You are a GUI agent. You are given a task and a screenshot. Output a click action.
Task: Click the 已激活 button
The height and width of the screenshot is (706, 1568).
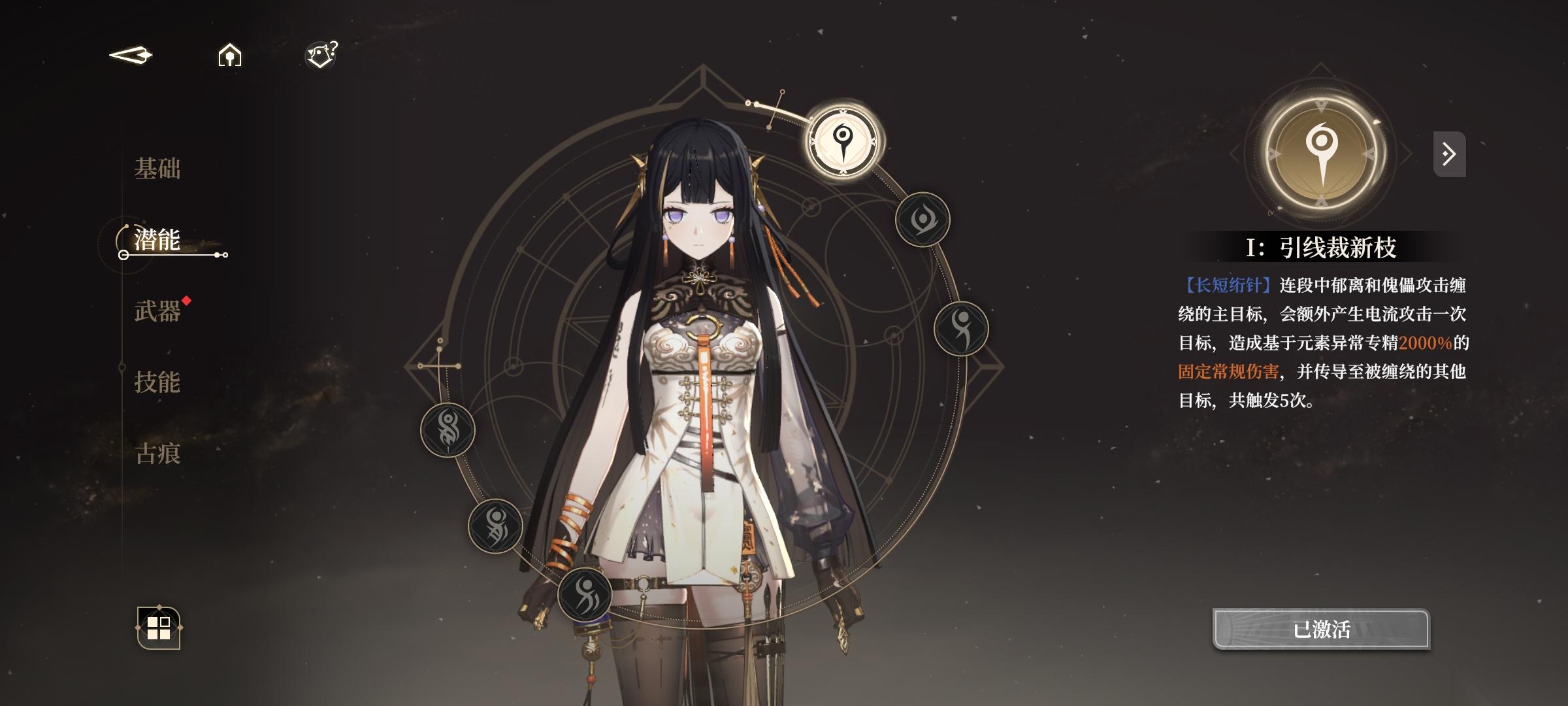(x=1321, y=629)
